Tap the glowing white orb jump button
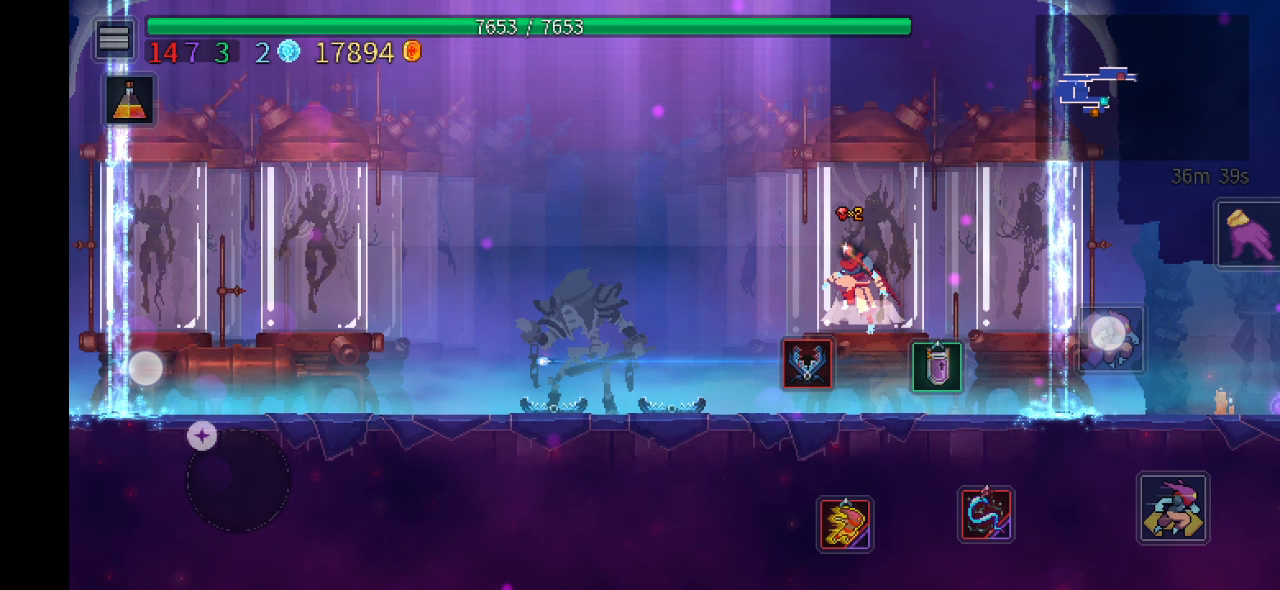This screenshot has width=1280, height=590. point(1109,336)
